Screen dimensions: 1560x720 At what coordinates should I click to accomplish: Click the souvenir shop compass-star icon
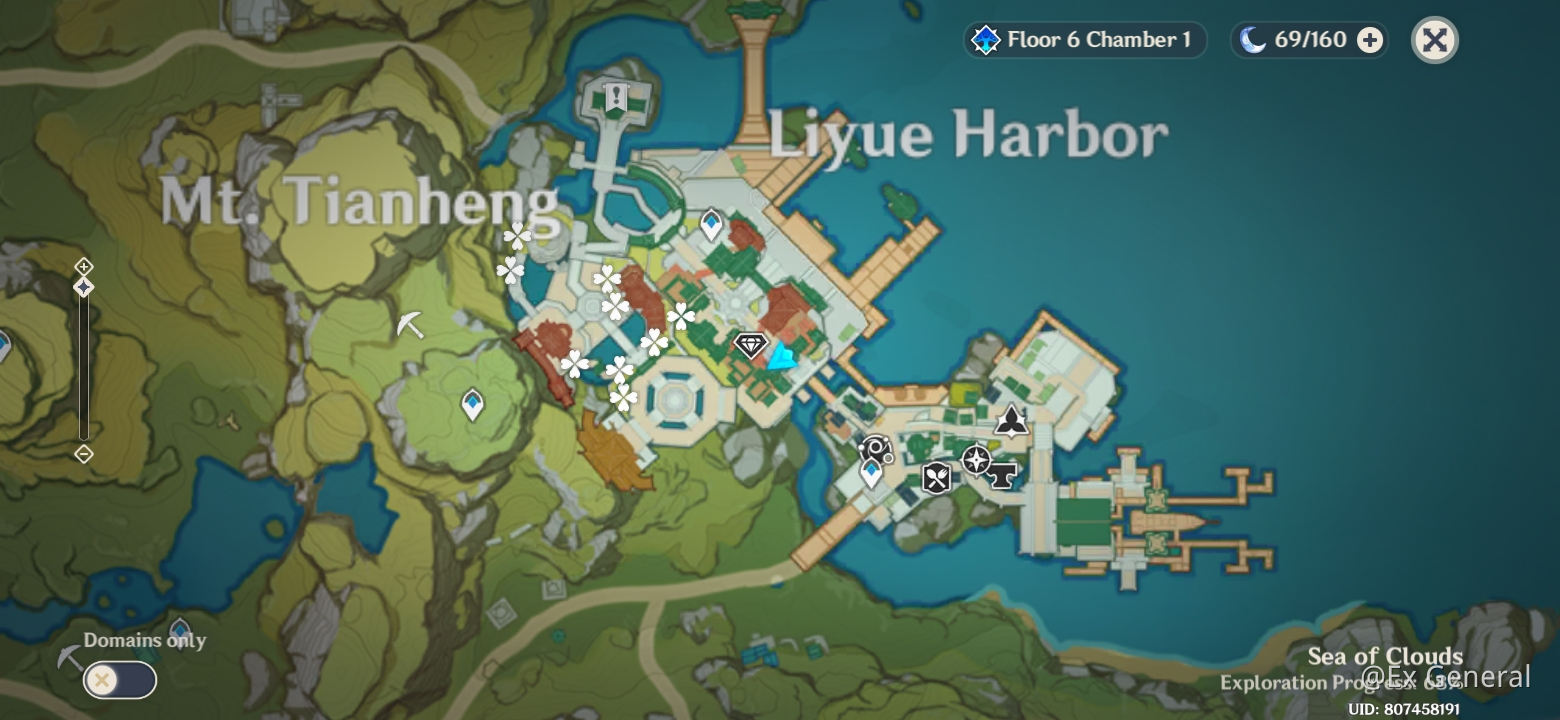pos(975,460)
